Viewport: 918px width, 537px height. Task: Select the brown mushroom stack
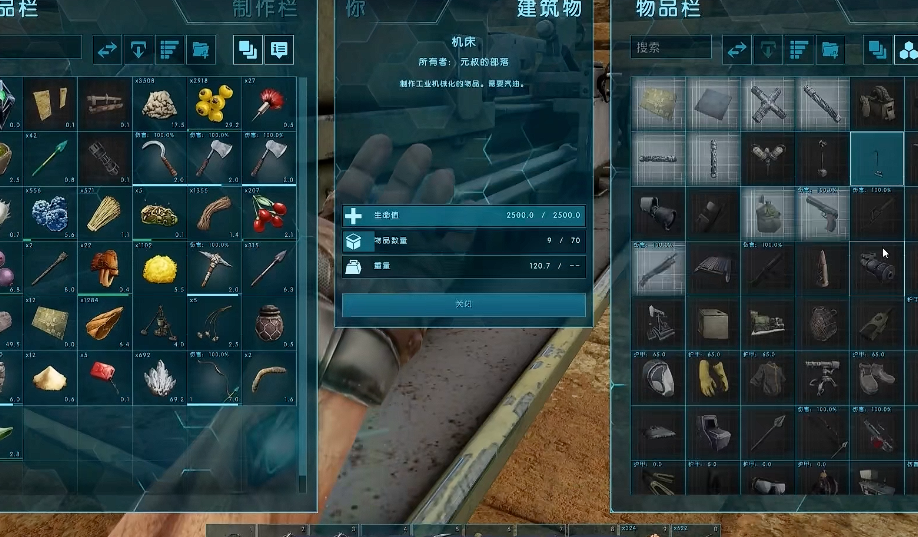tap(104, 267)
